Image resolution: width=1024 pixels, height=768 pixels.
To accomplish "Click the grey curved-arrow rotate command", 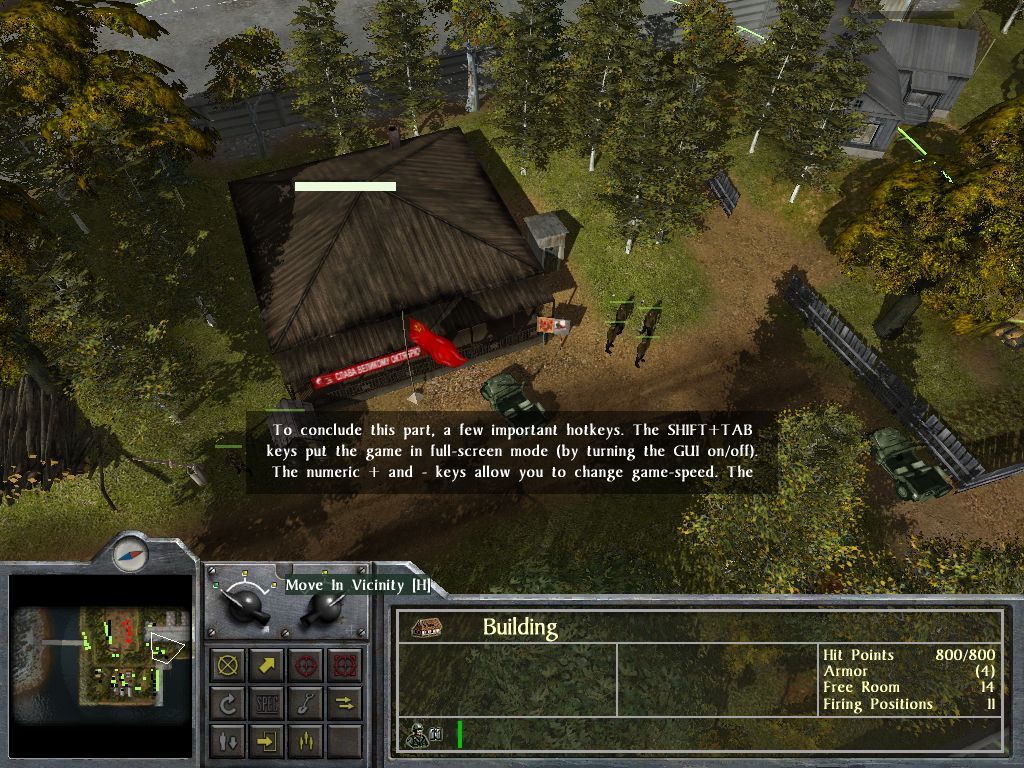I will [x=230, y=703].
